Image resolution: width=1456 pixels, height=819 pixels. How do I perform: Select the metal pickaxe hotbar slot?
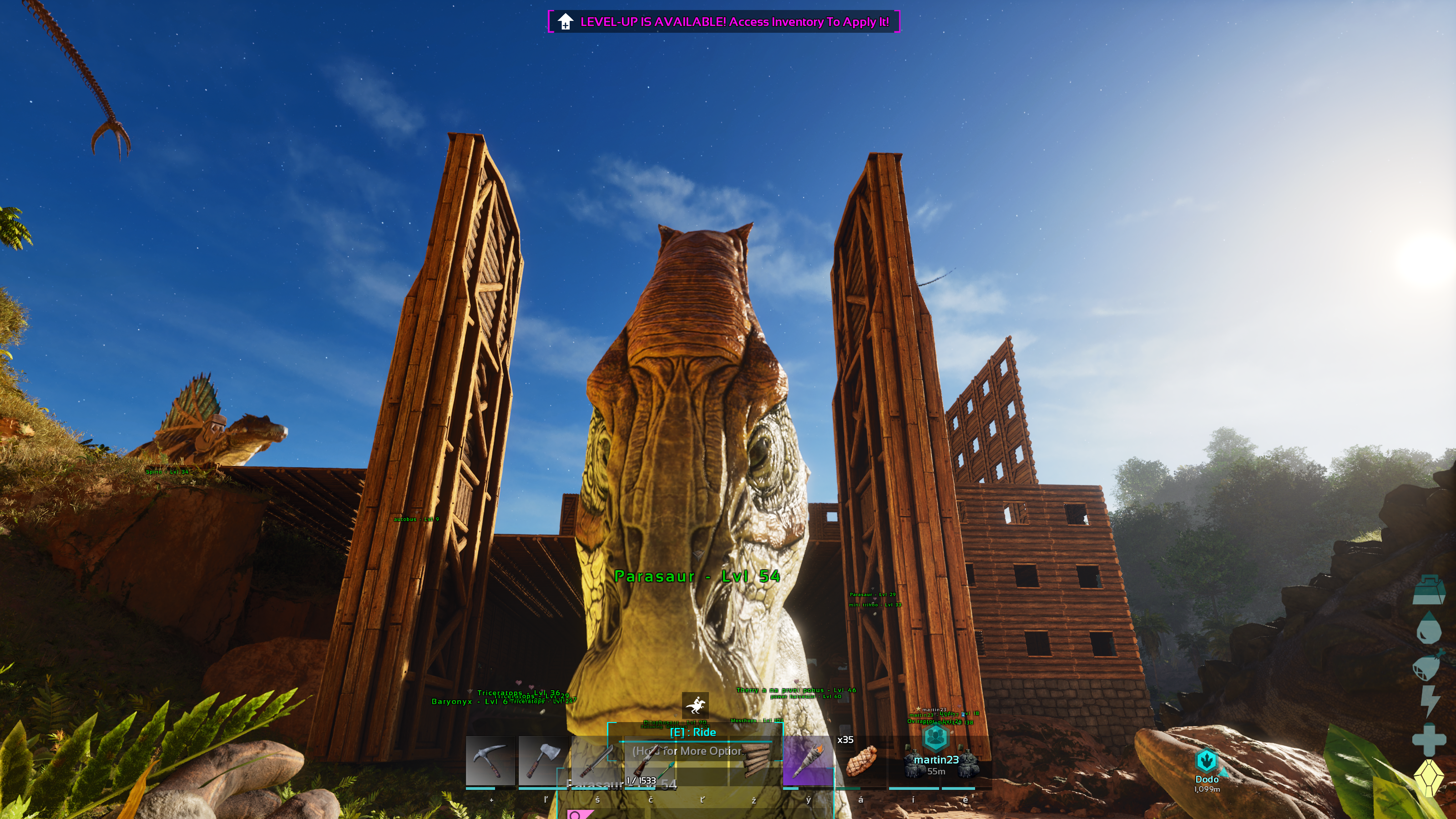490,761
